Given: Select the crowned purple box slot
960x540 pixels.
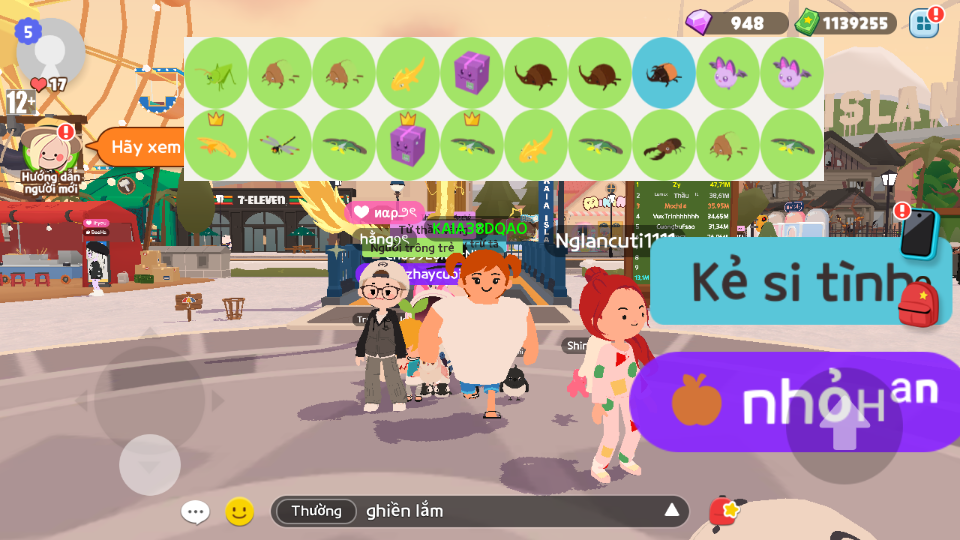Looking at the screenshot, I should pos(408,144).
